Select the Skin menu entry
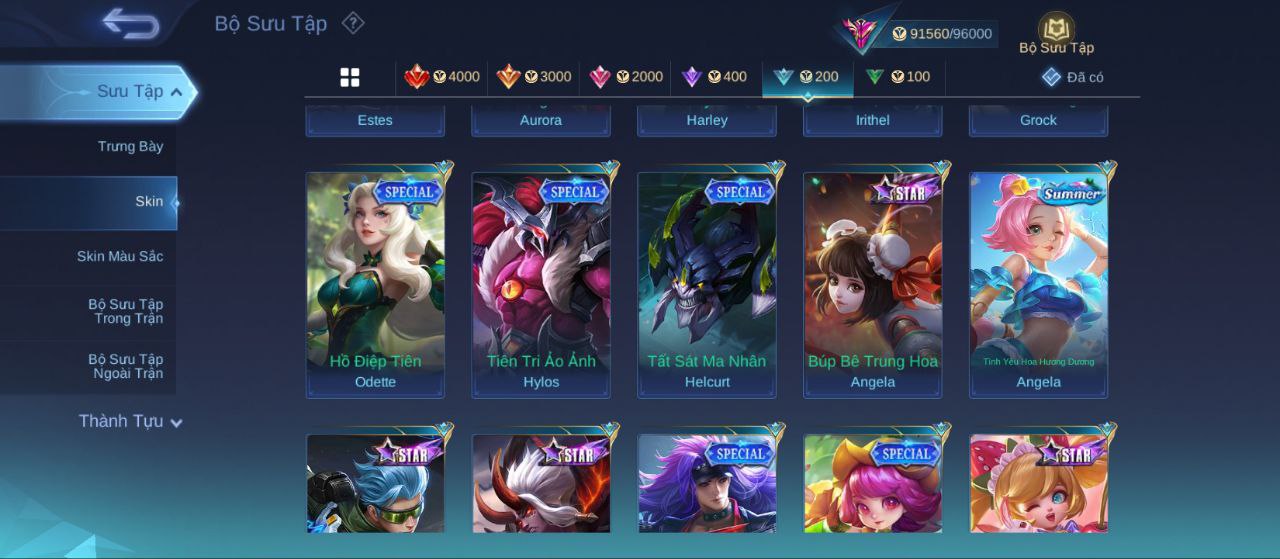 coord(148,202)
